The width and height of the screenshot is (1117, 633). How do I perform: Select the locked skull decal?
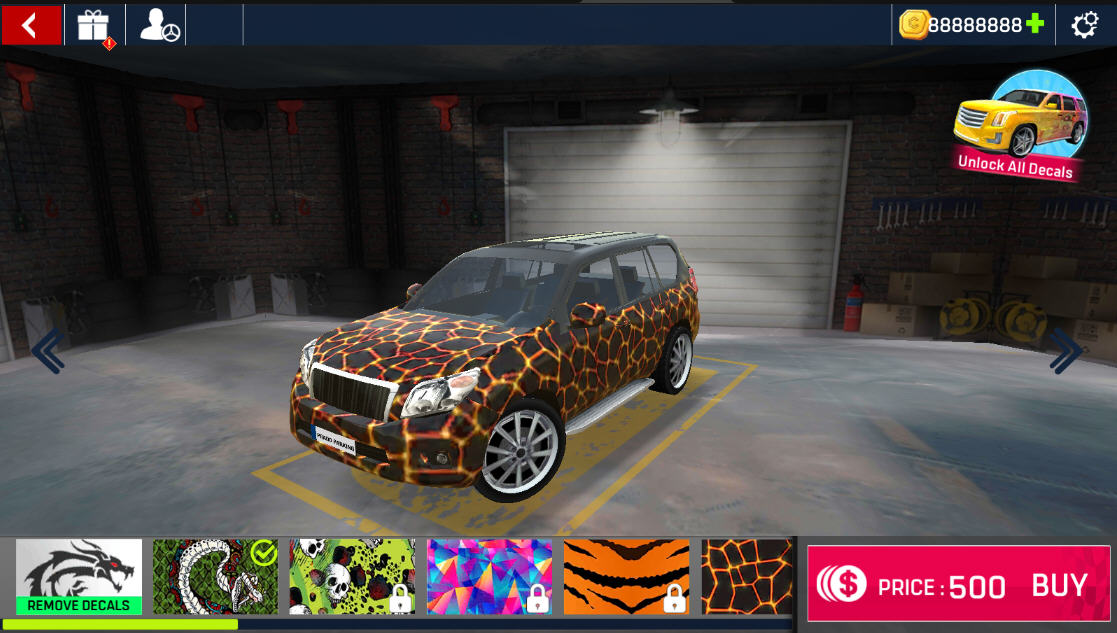[x=352, y=577]
